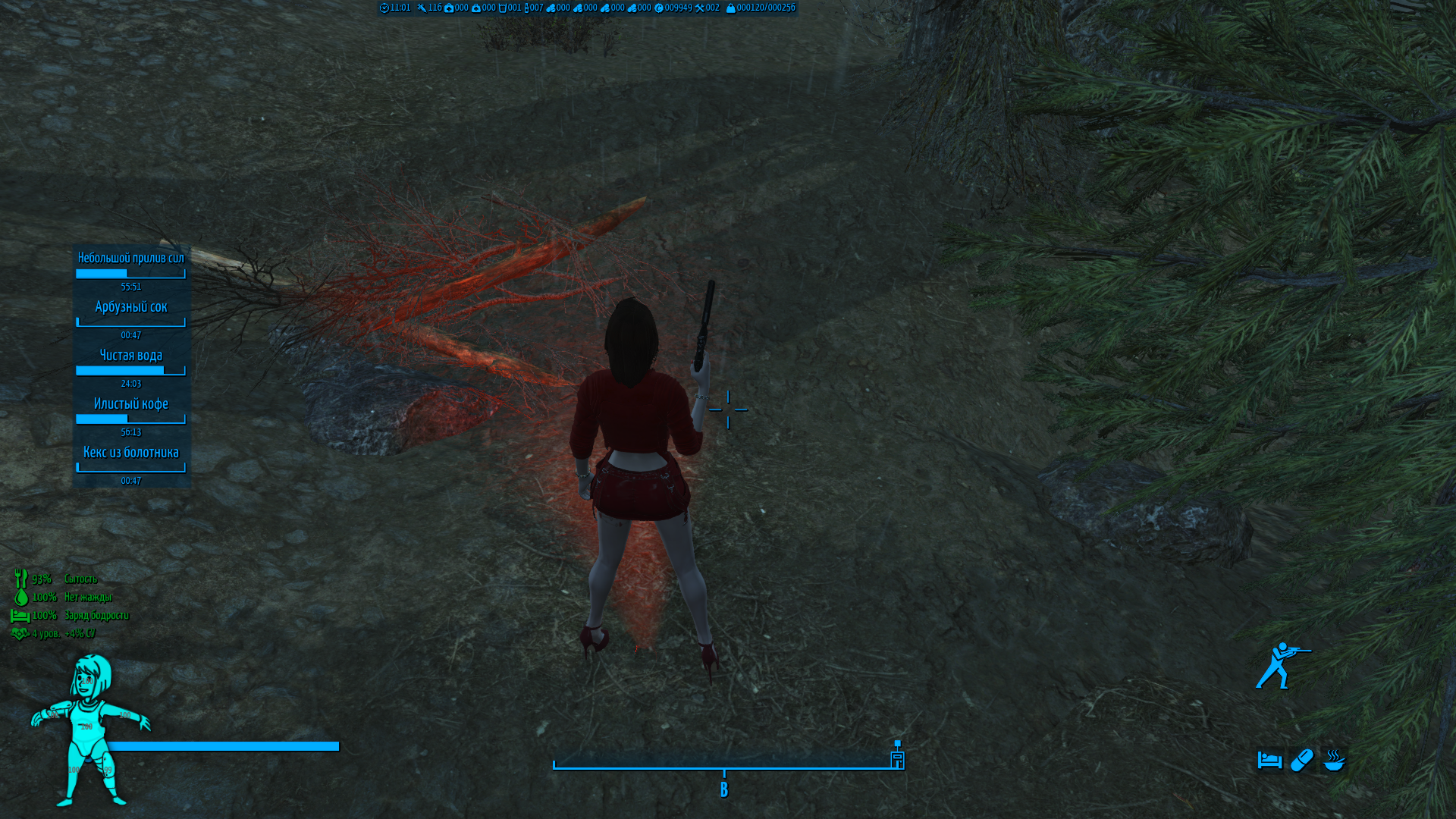Click the heartbeat health level icon

pyautogui.click(x=20, y=633)
